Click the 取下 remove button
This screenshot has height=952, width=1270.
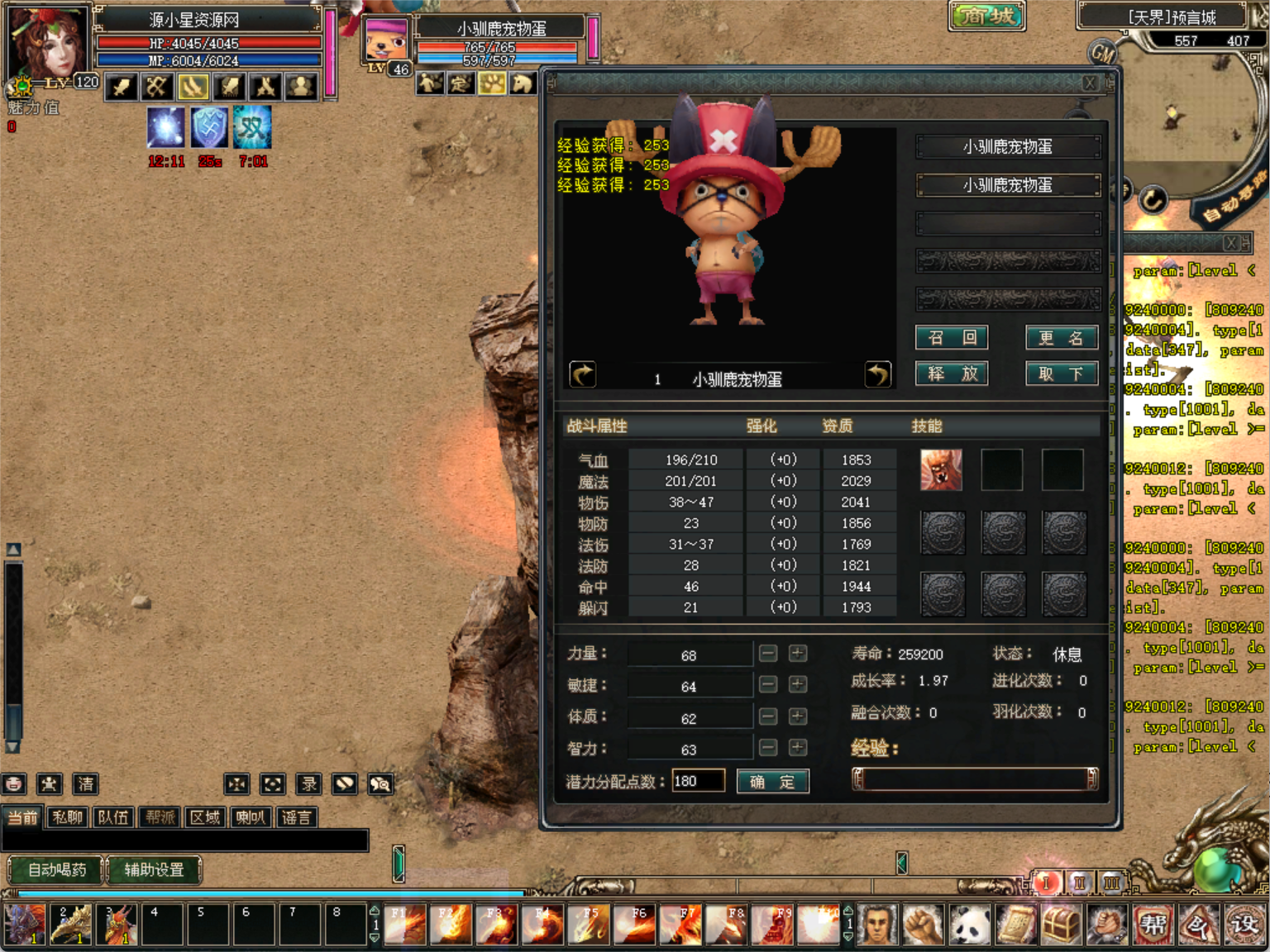pyautogui.click(x=1062, y=374)
